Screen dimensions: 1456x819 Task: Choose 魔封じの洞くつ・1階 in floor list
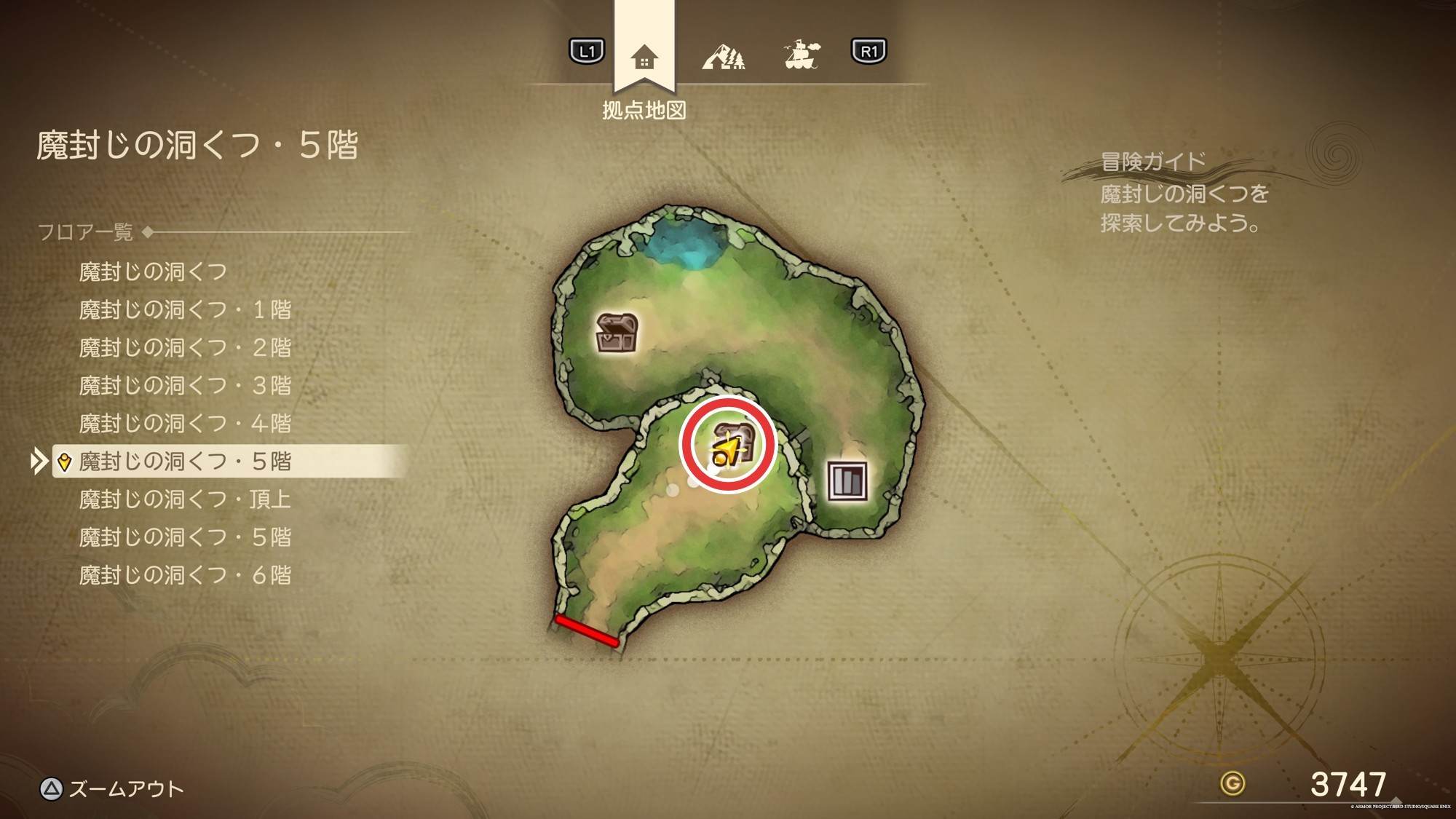(x=185, y=310)
